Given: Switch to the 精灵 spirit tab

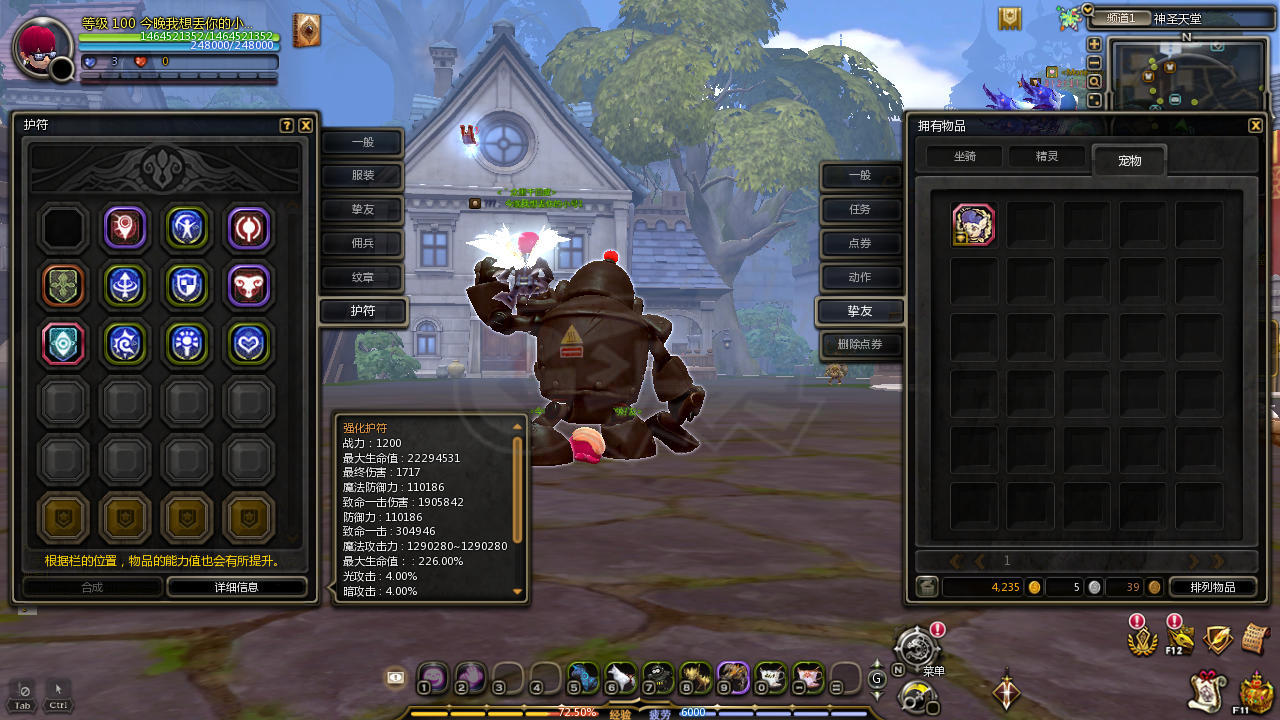Looking at the screenshot, I should [x=1046, y=157].
